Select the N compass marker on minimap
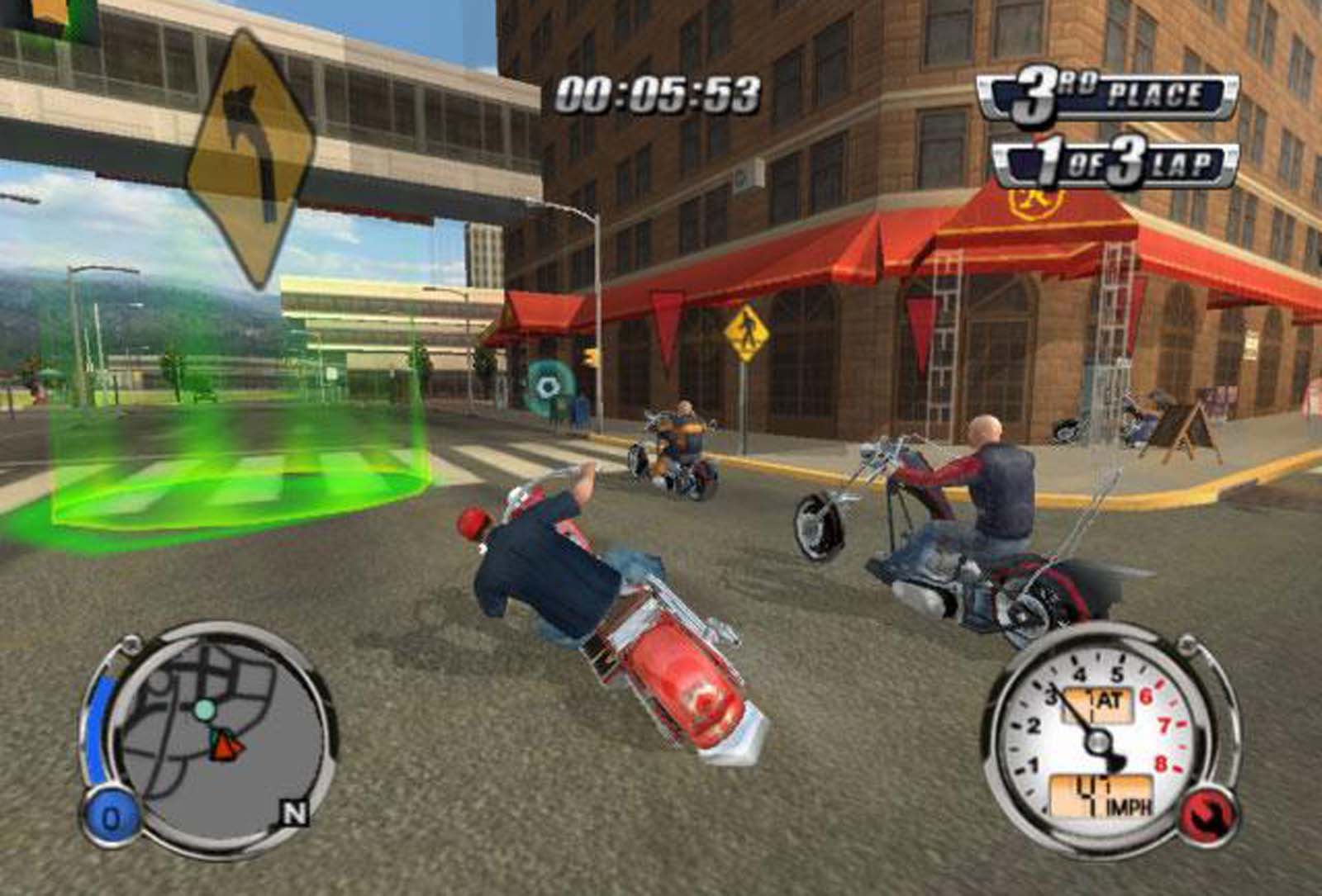The height and width of the screenshot is (896, 1322). [294, 813]
